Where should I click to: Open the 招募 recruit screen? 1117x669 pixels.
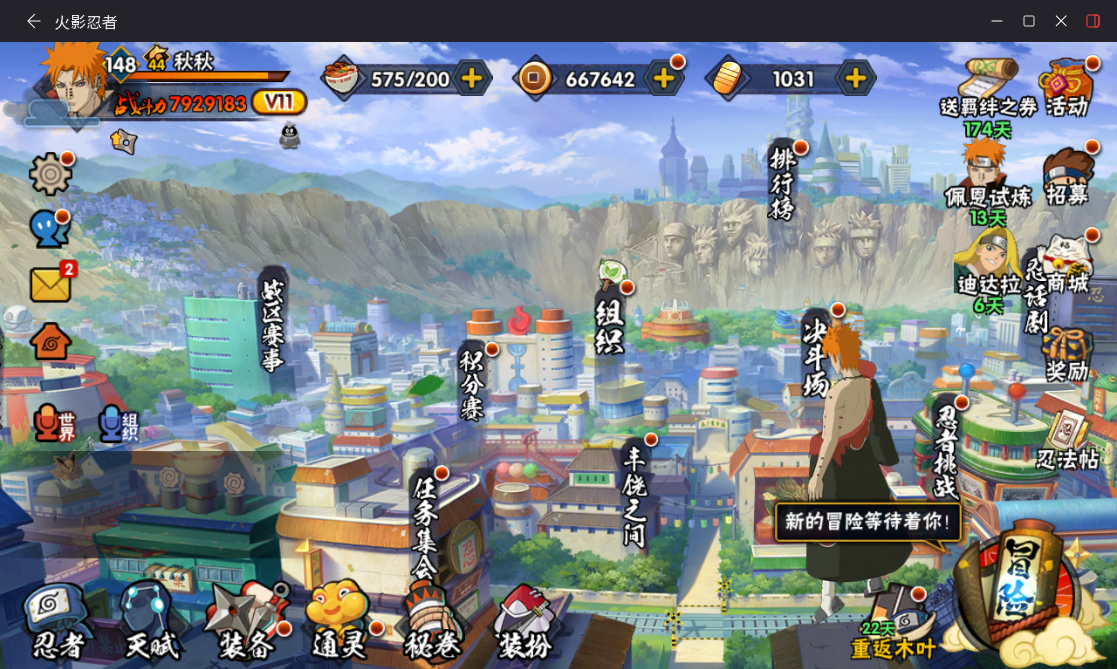[x=1066, y=178]
